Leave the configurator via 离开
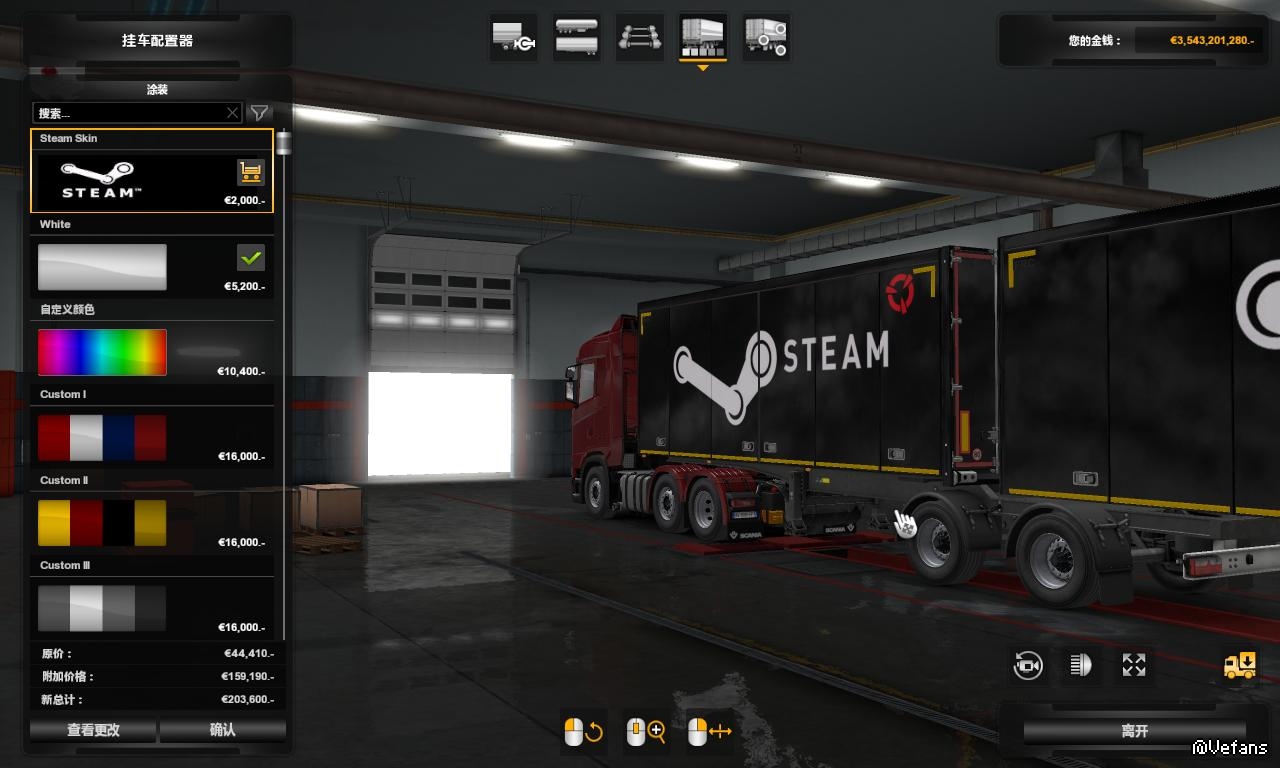 pos(1135,732)
